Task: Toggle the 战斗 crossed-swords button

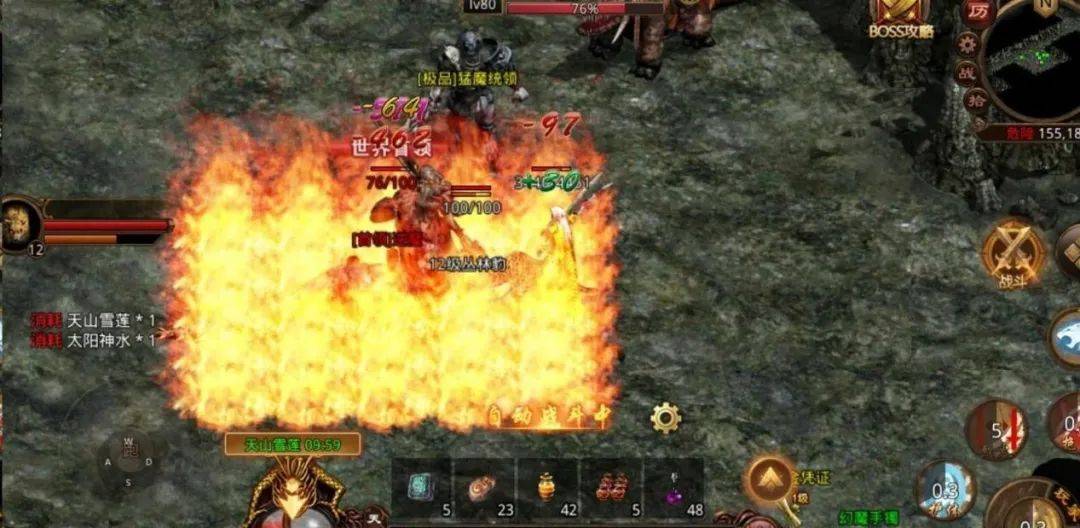Action: click(1012, 253)
